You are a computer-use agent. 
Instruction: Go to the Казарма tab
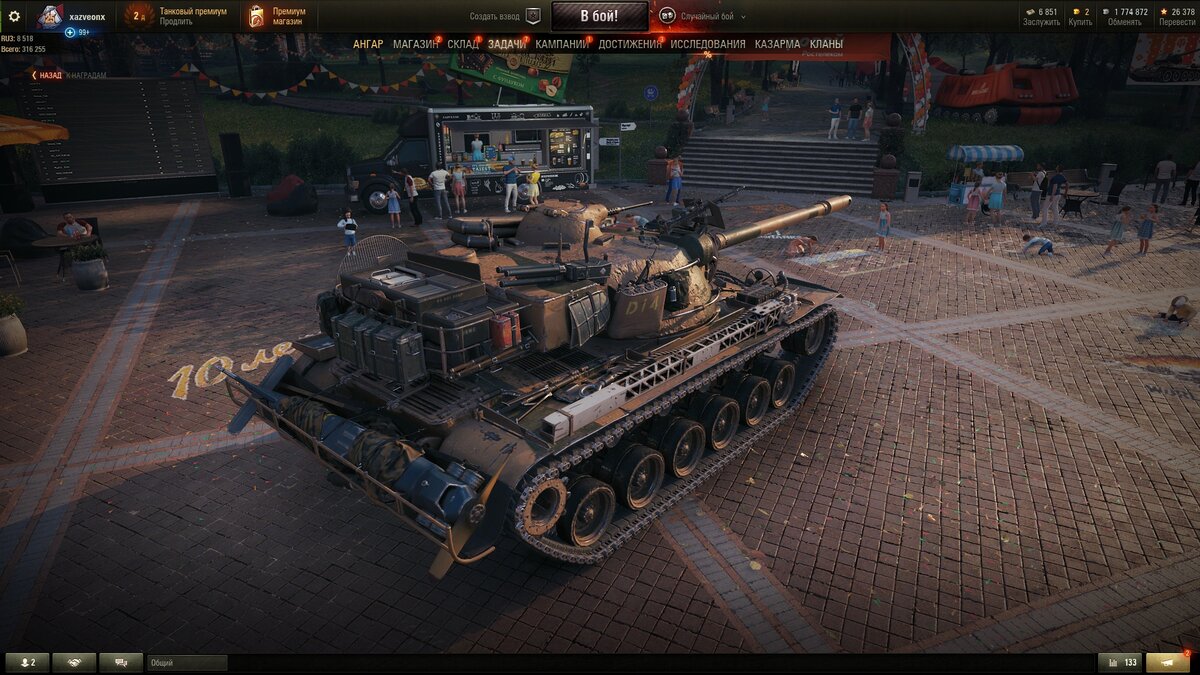tap(777, 44)
